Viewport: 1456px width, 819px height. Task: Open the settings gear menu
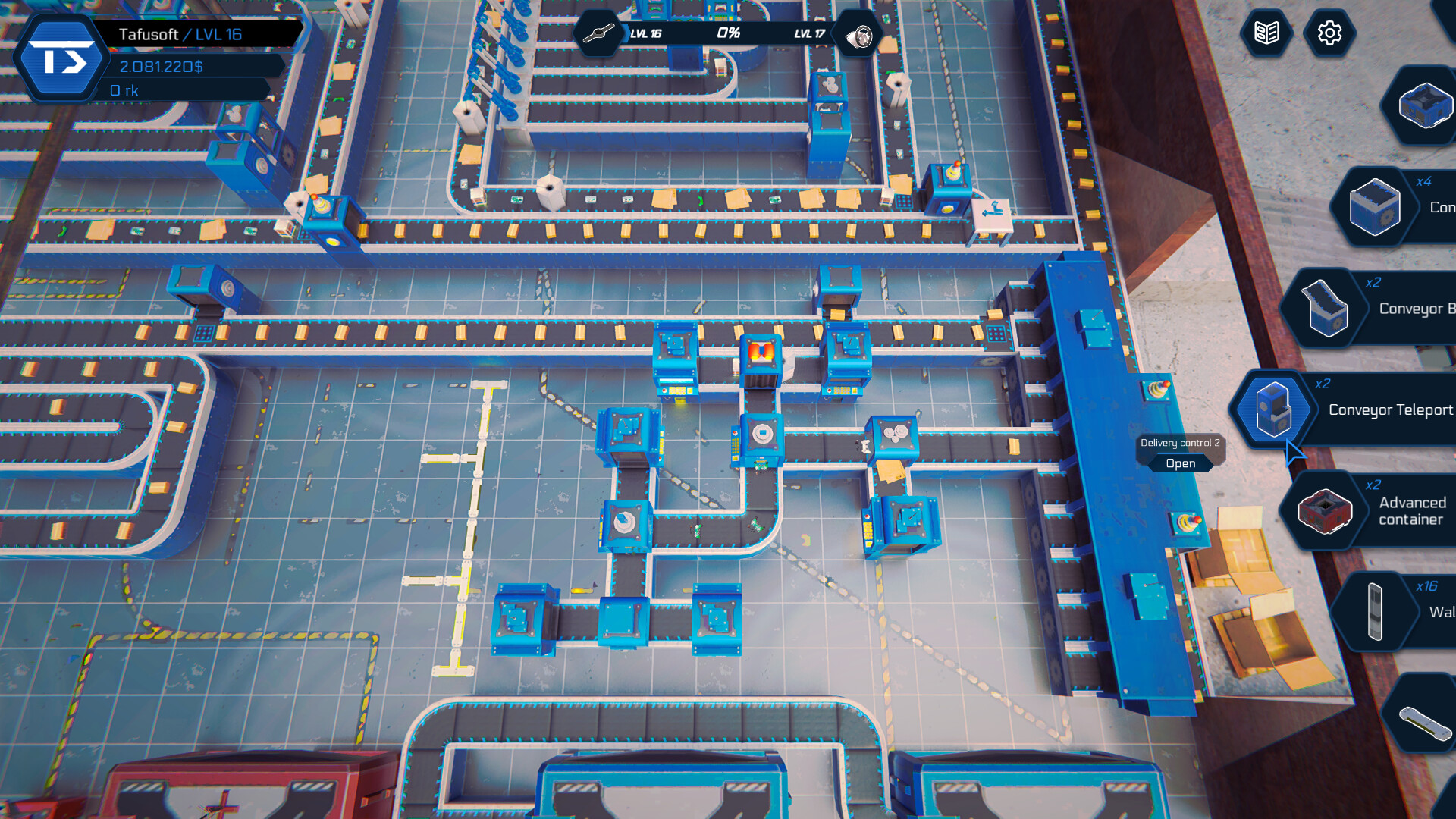click(x=1330, y=33)
